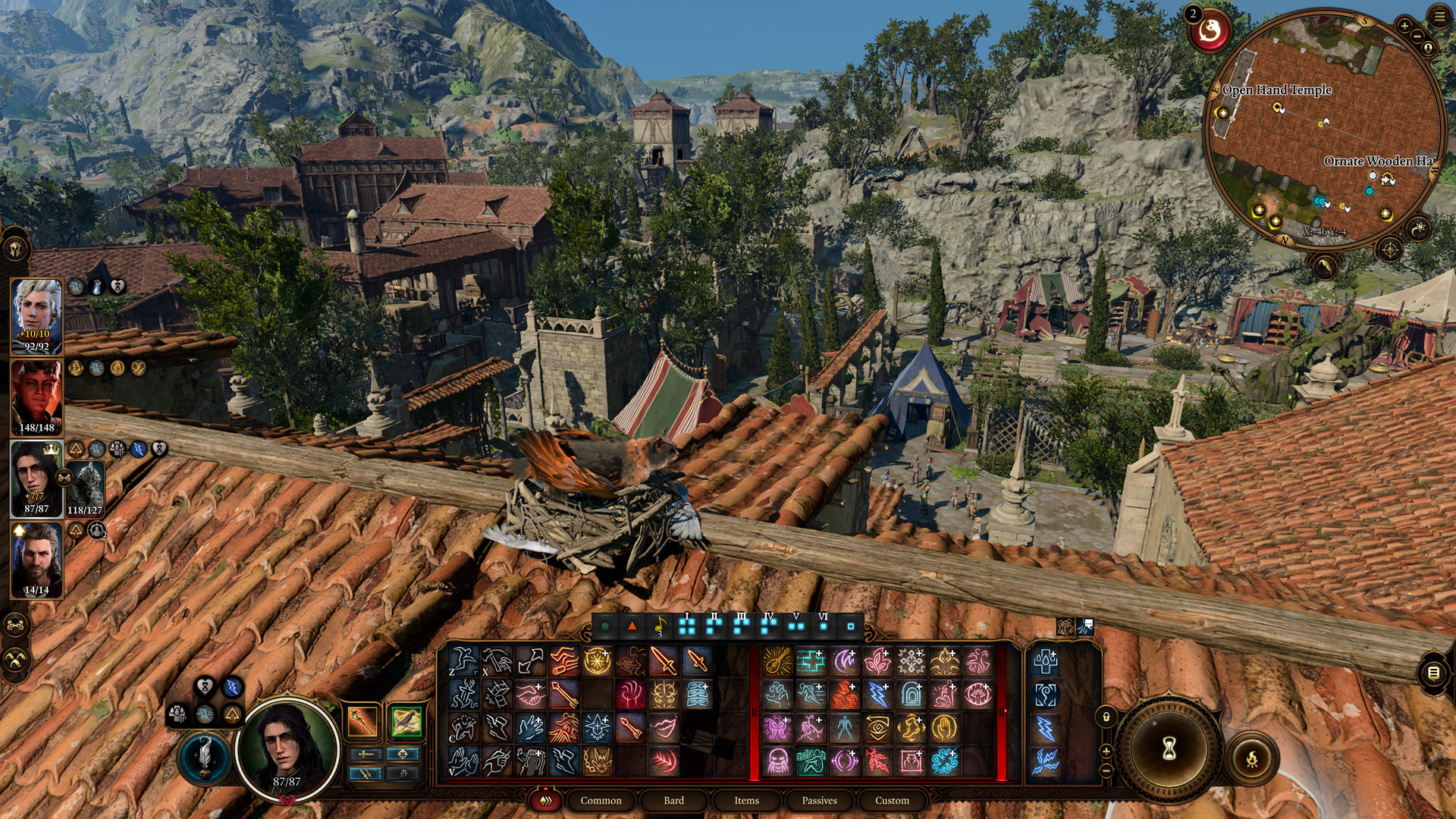Viewport: 1456px width, 819px height.
Task: Zoom out the minimap with the minus button
Action: [x=1417, y=36]
